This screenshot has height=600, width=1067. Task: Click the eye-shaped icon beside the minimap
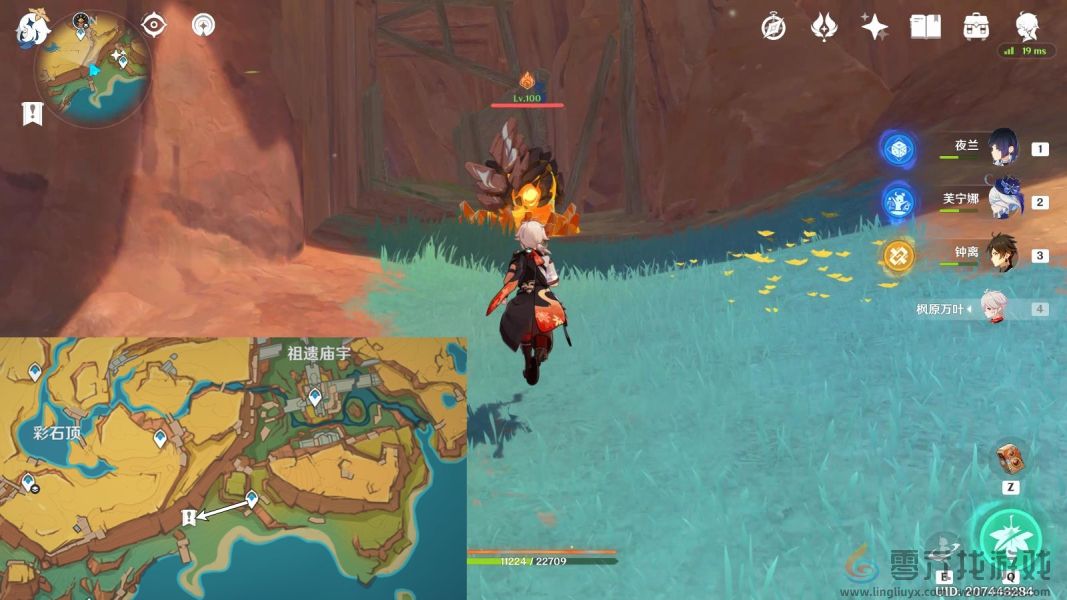click(x=154, y=25)
